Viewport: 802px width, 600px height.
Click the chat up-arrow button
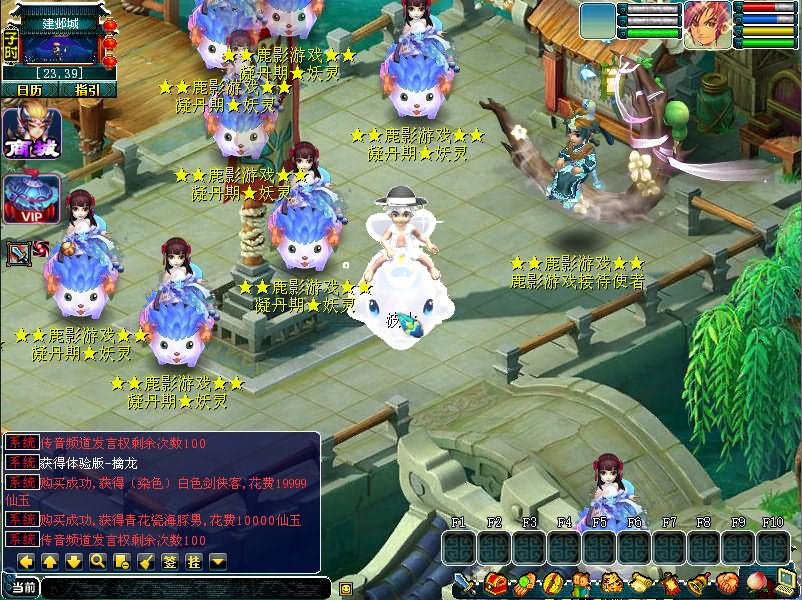click(x=49, y=561)
